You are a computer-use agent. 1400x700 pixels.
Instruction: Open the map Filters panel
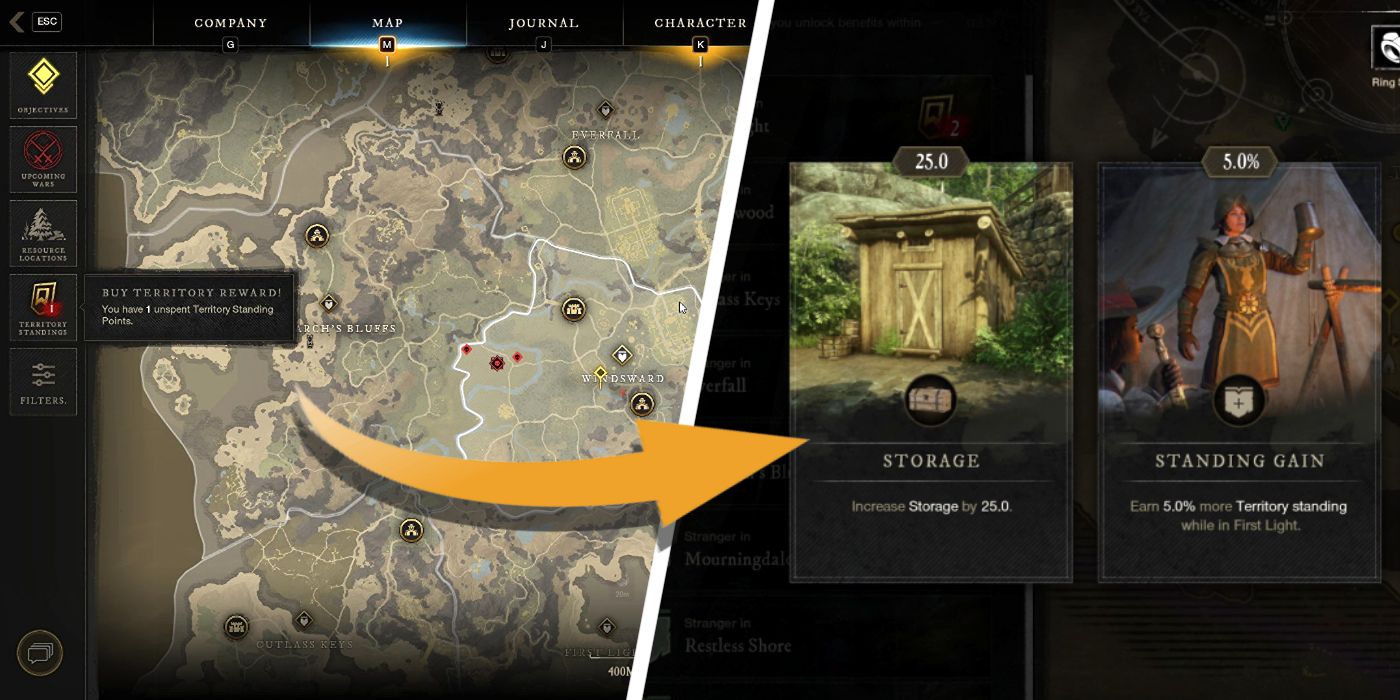click(43, 381)
